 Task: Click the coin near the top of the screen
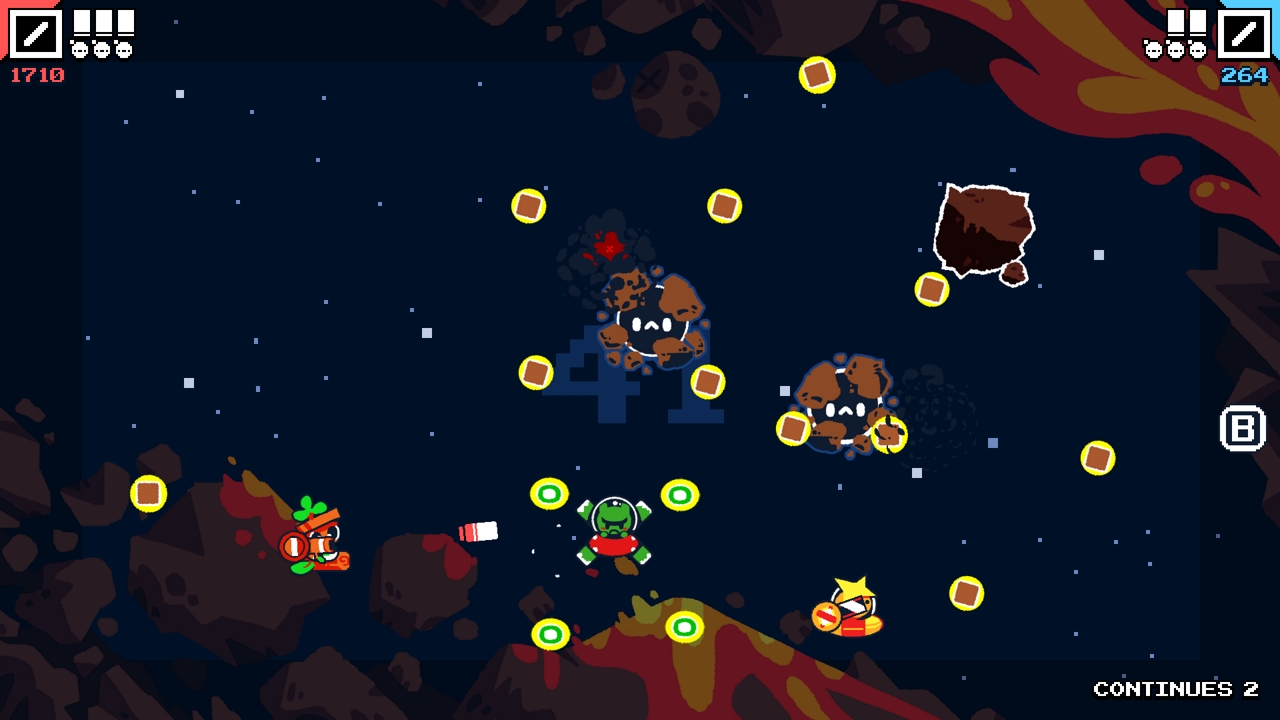[817, 74]
